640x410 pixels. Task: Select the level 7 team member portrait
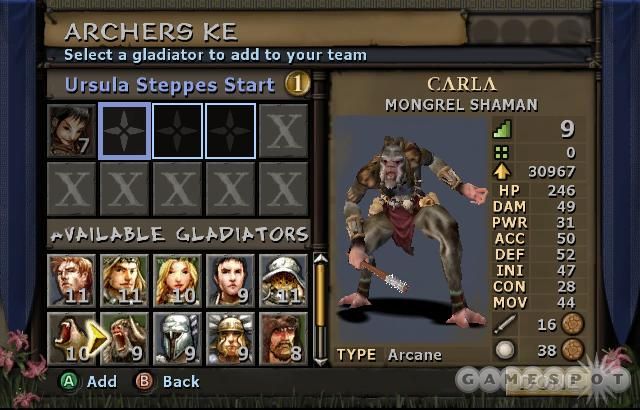(72, 131)
